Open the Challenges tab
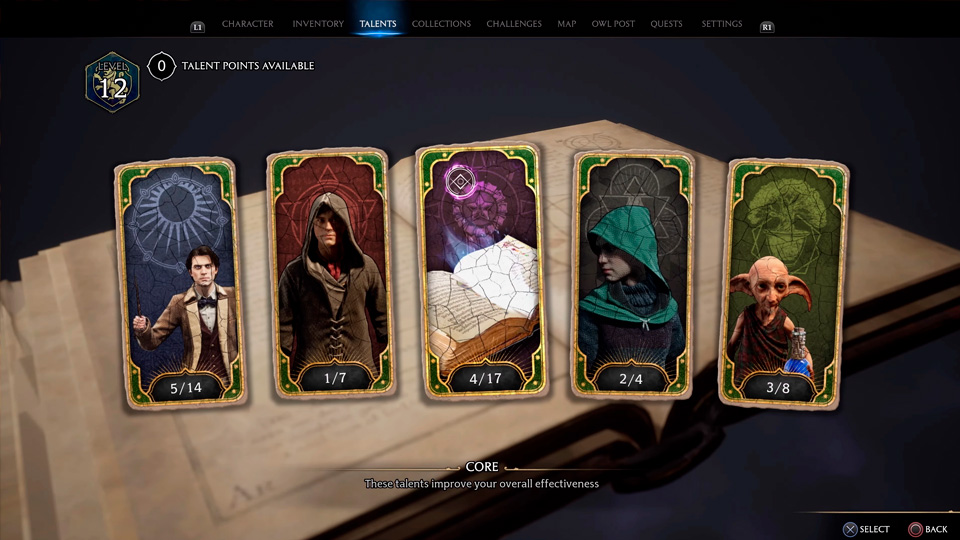Screen dimensions: 960x540 pyautogui.click(x=514, y=24)
